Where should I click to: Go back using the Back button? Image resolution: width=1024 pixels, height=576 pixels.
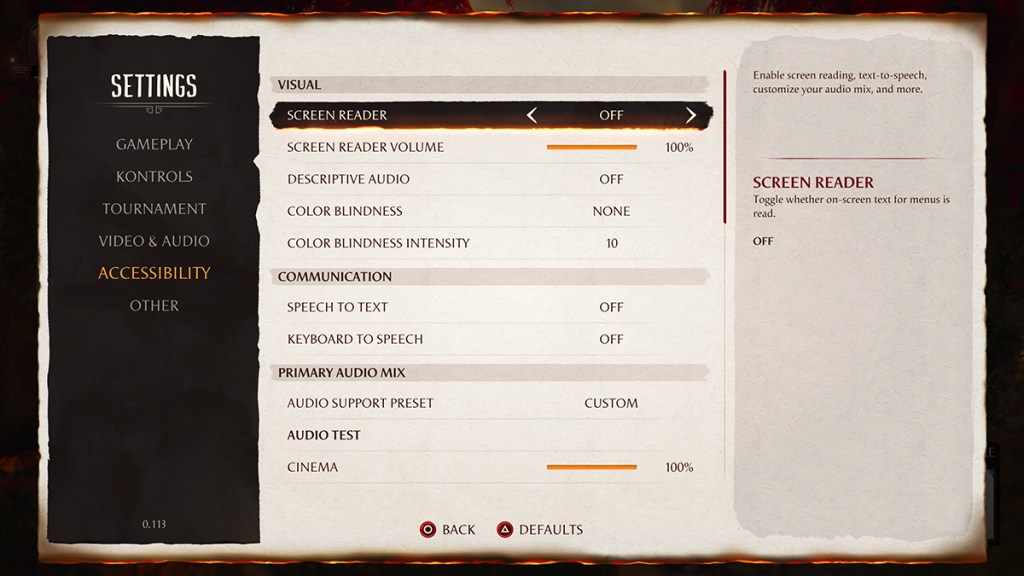click(447, 529)
